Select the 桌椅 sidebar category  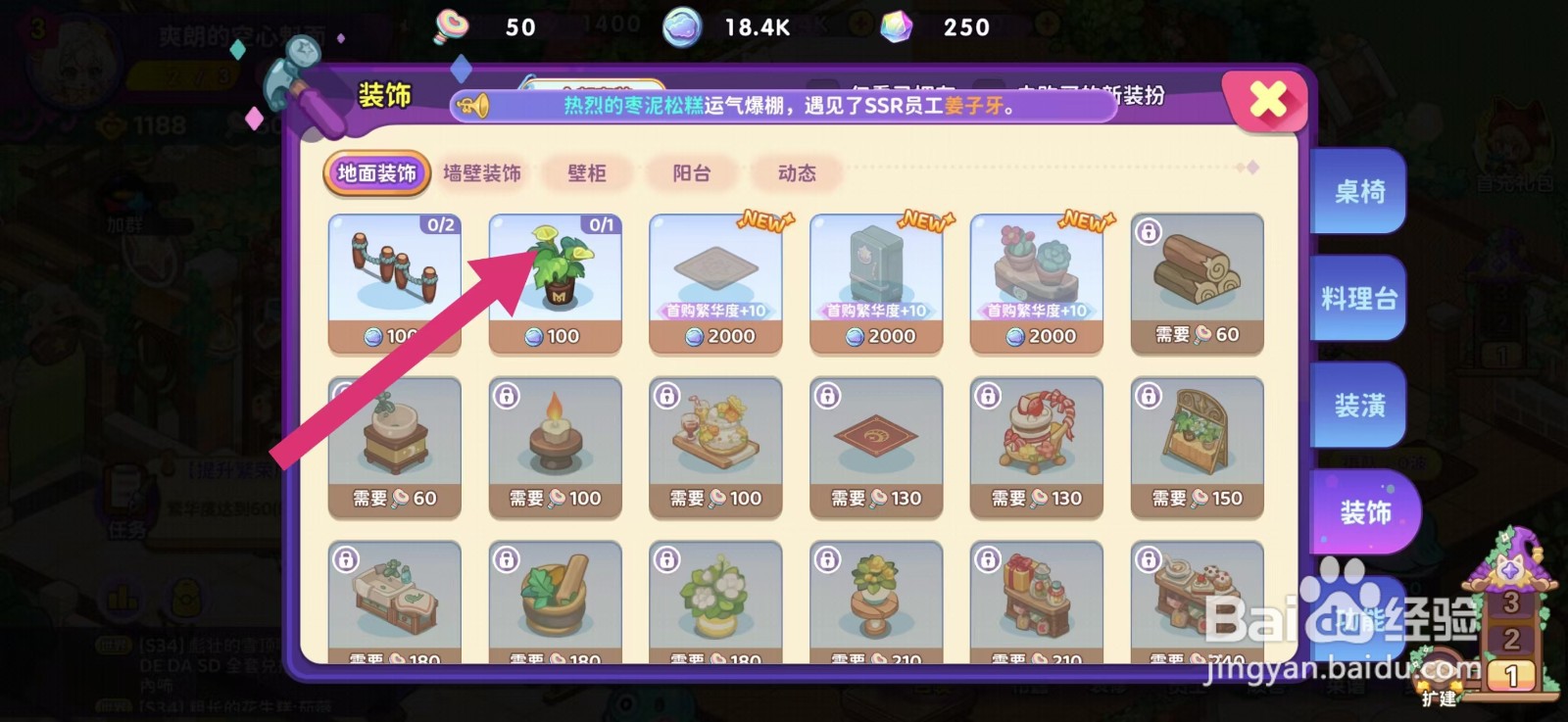point(1360,194)
